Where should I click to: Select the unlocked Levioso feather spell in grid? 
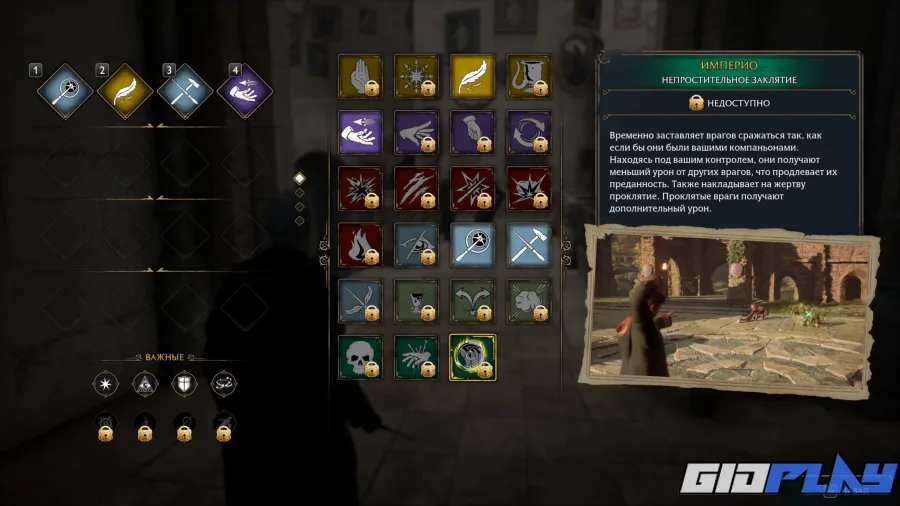coord(473,77)
